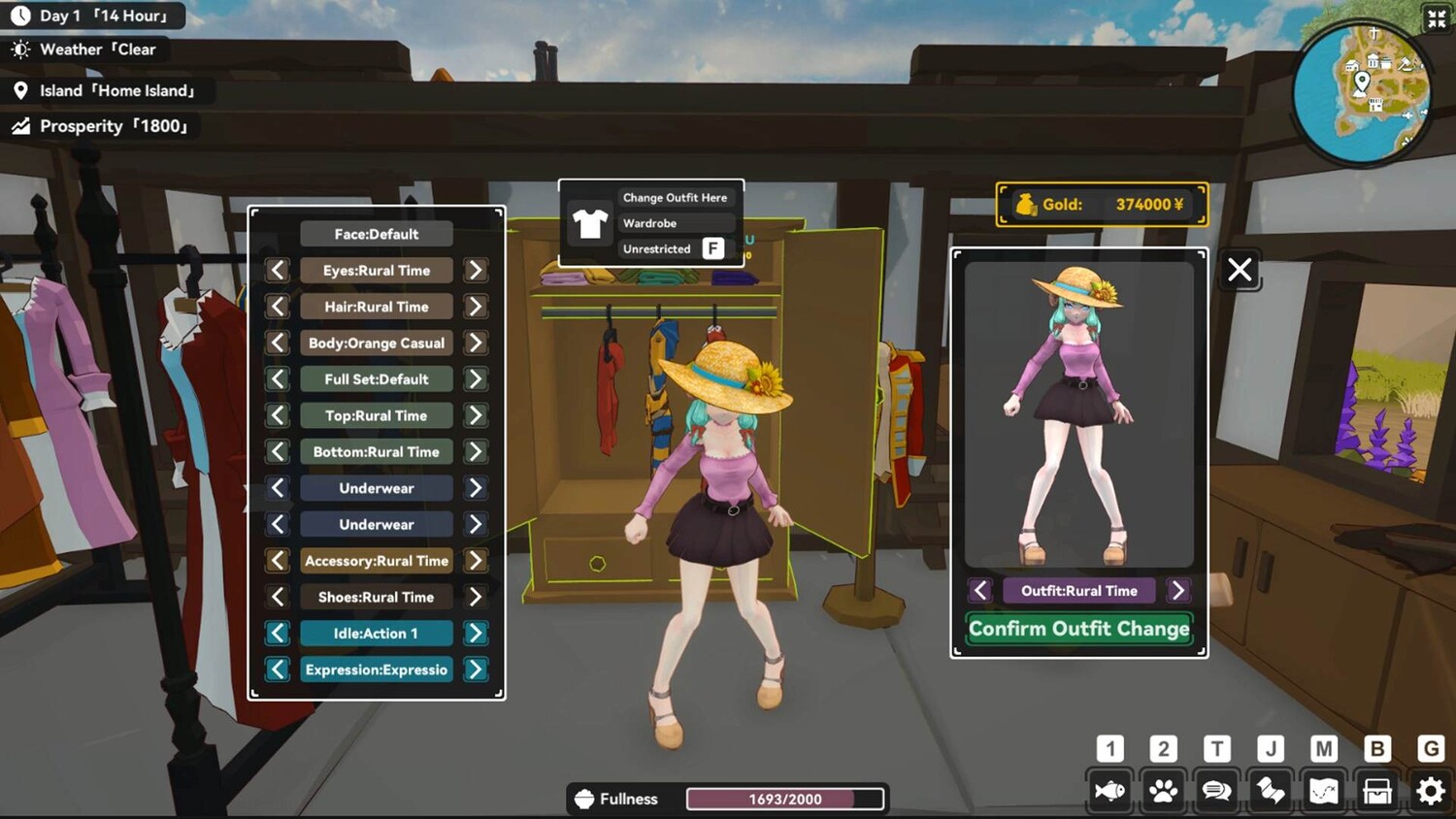Open the settings gear icon
The image size is (1456, 819).
tap(1430, 792)
